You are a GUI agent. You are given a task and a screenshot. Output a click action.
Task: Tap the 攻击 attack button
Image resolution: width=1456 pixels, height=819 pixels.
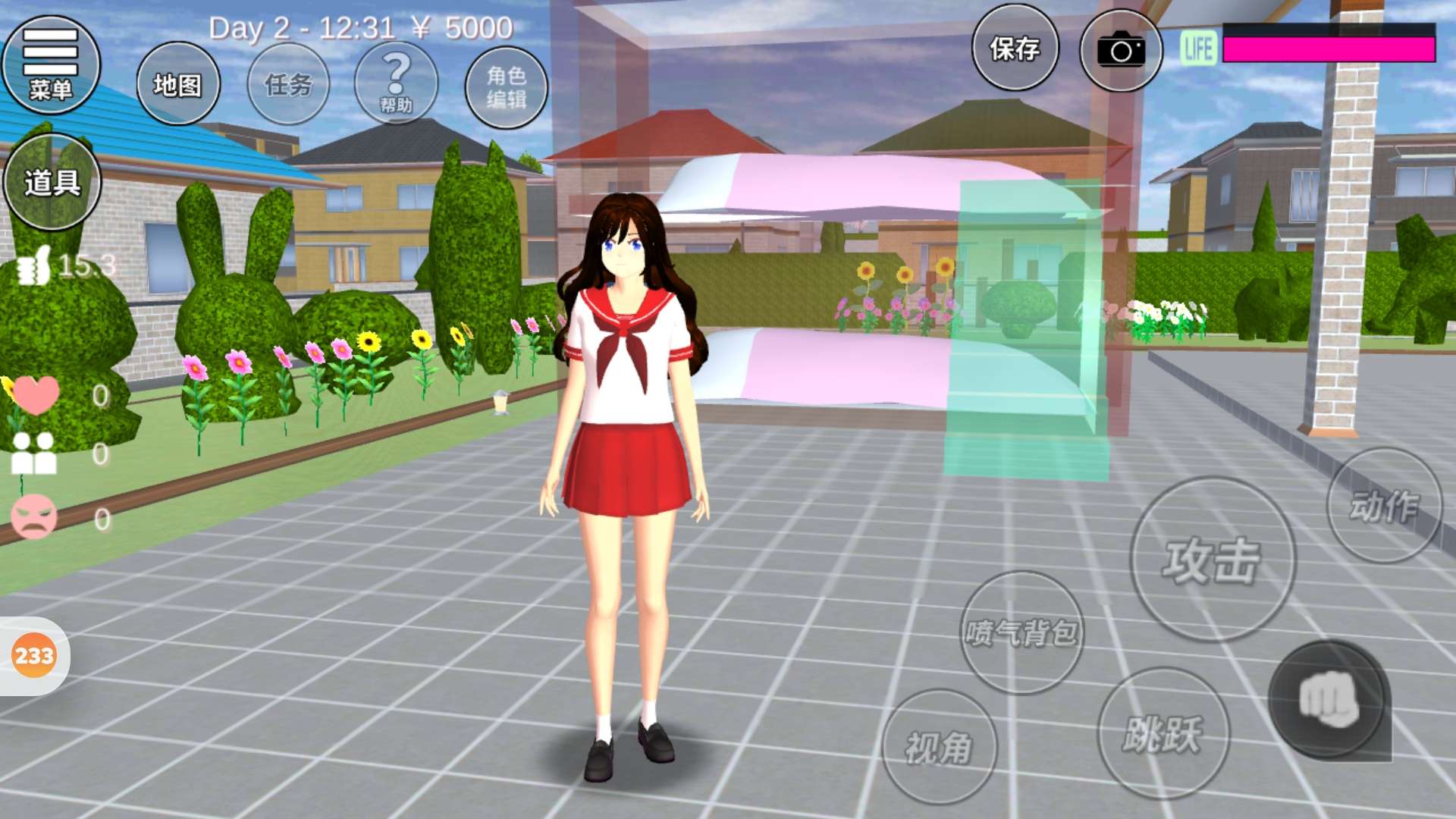pyautogui.click(x=1213, y=560)
